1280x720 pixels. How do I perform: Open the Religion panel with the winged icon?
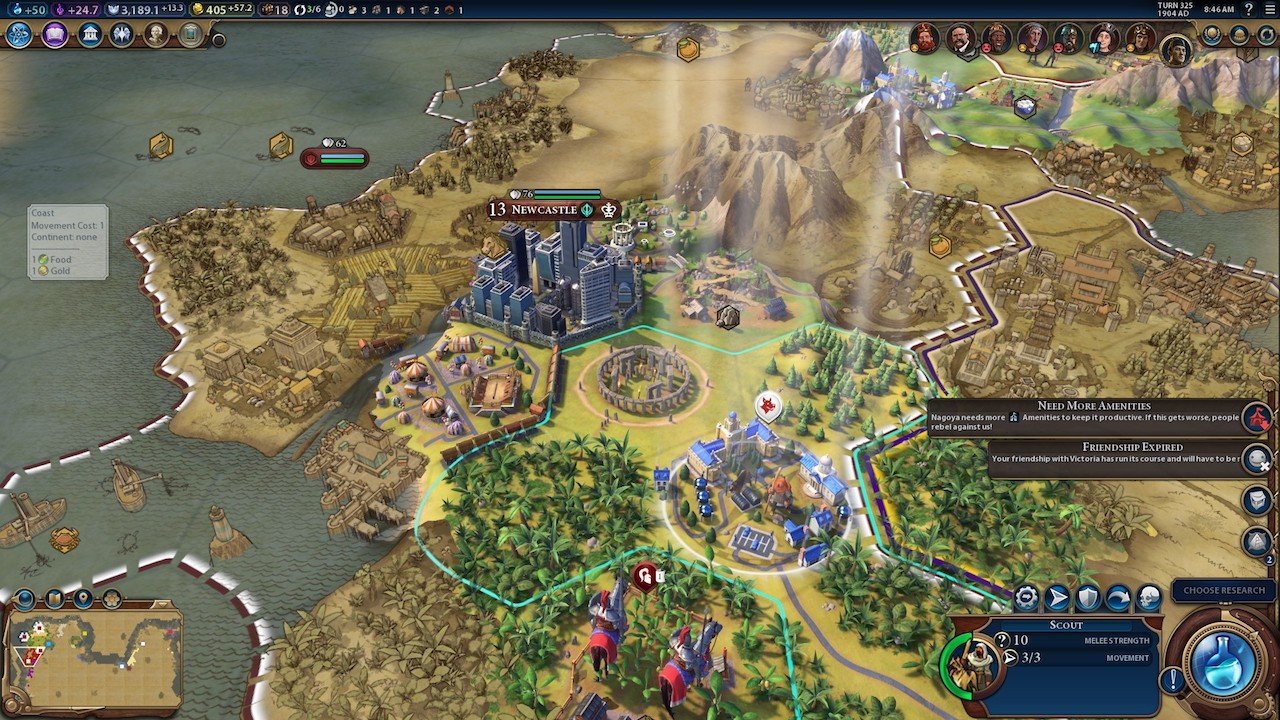(123, 35)
